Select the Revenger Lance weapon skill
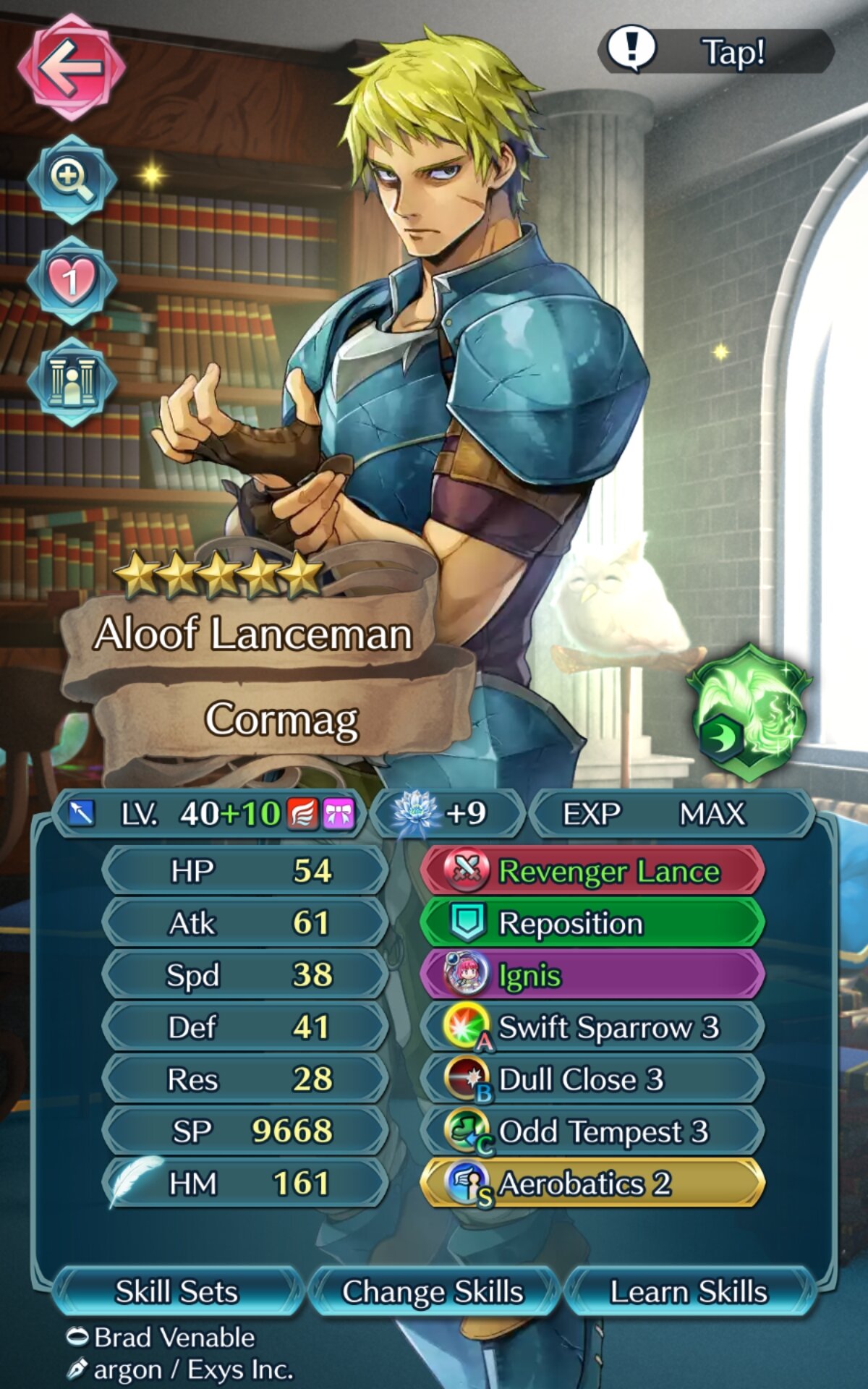The image size is (868, 1389). click(x=592, y=871)
